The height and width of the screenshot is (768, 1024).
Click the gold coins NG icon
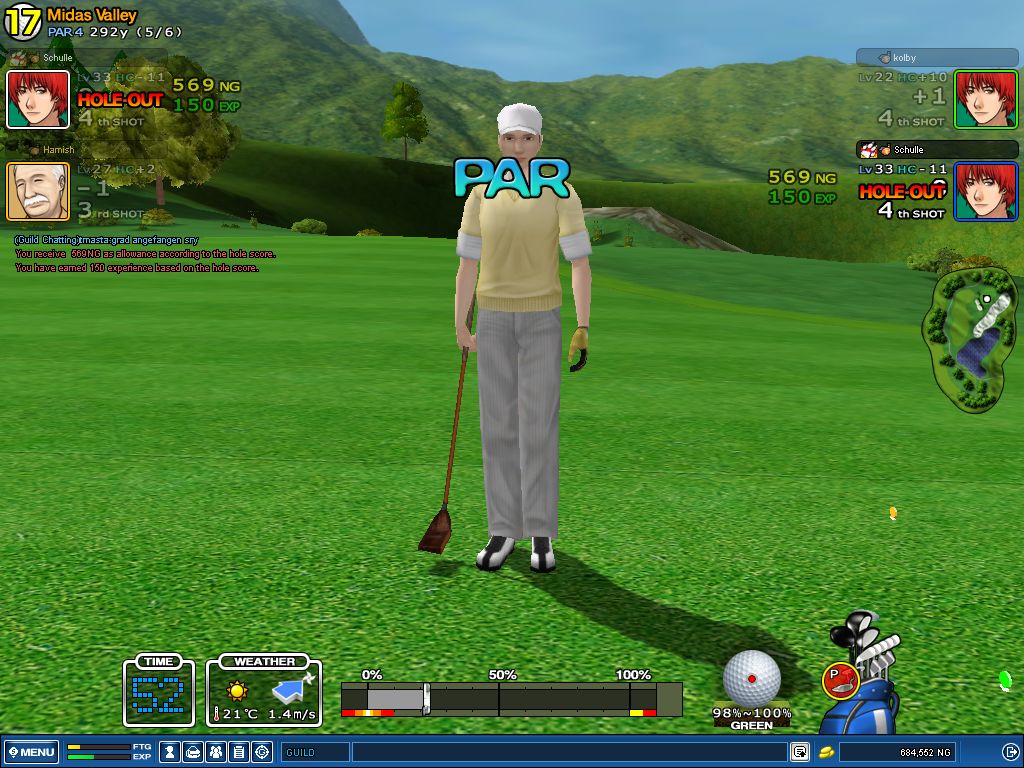(x=827, y=752)
